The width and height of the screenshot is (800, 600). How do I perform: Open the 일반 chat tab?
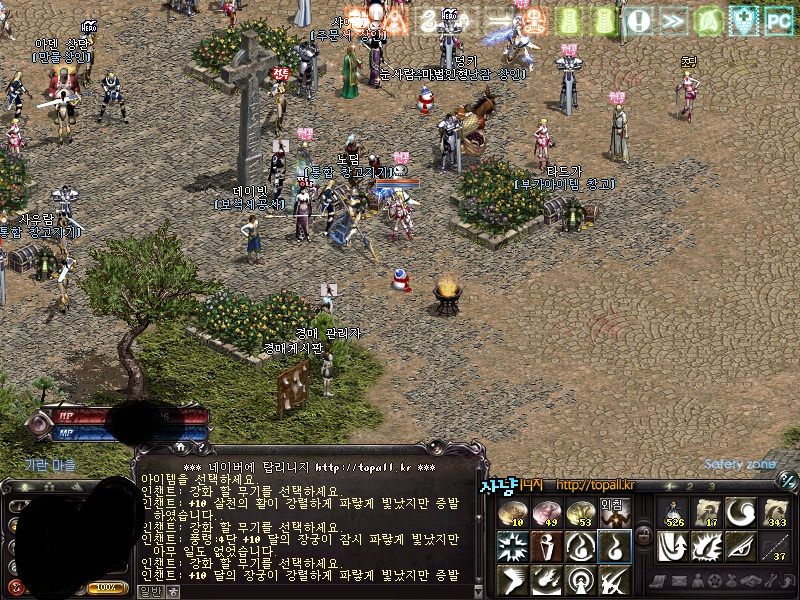[149, 592]
